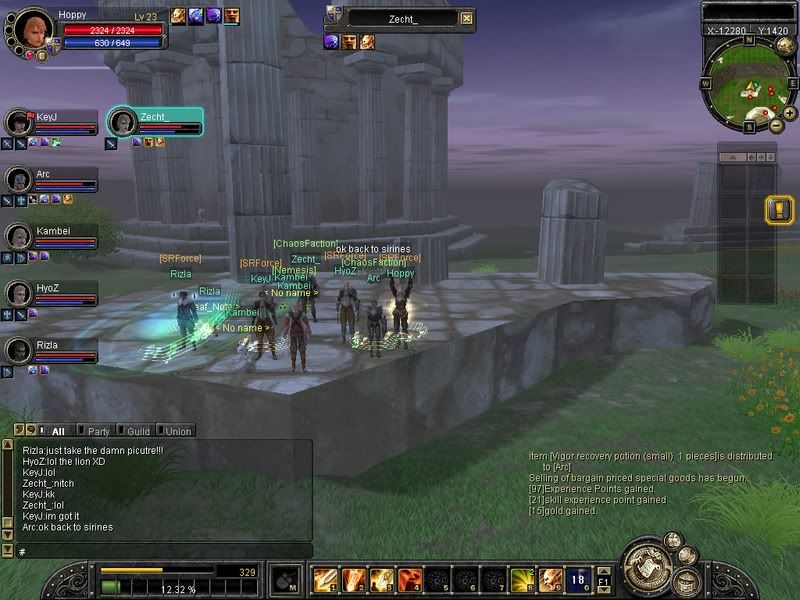The width and height of the screenshot is (800, 600).
Task: Select party member KeyJ's frame
Action: [52, 122]
